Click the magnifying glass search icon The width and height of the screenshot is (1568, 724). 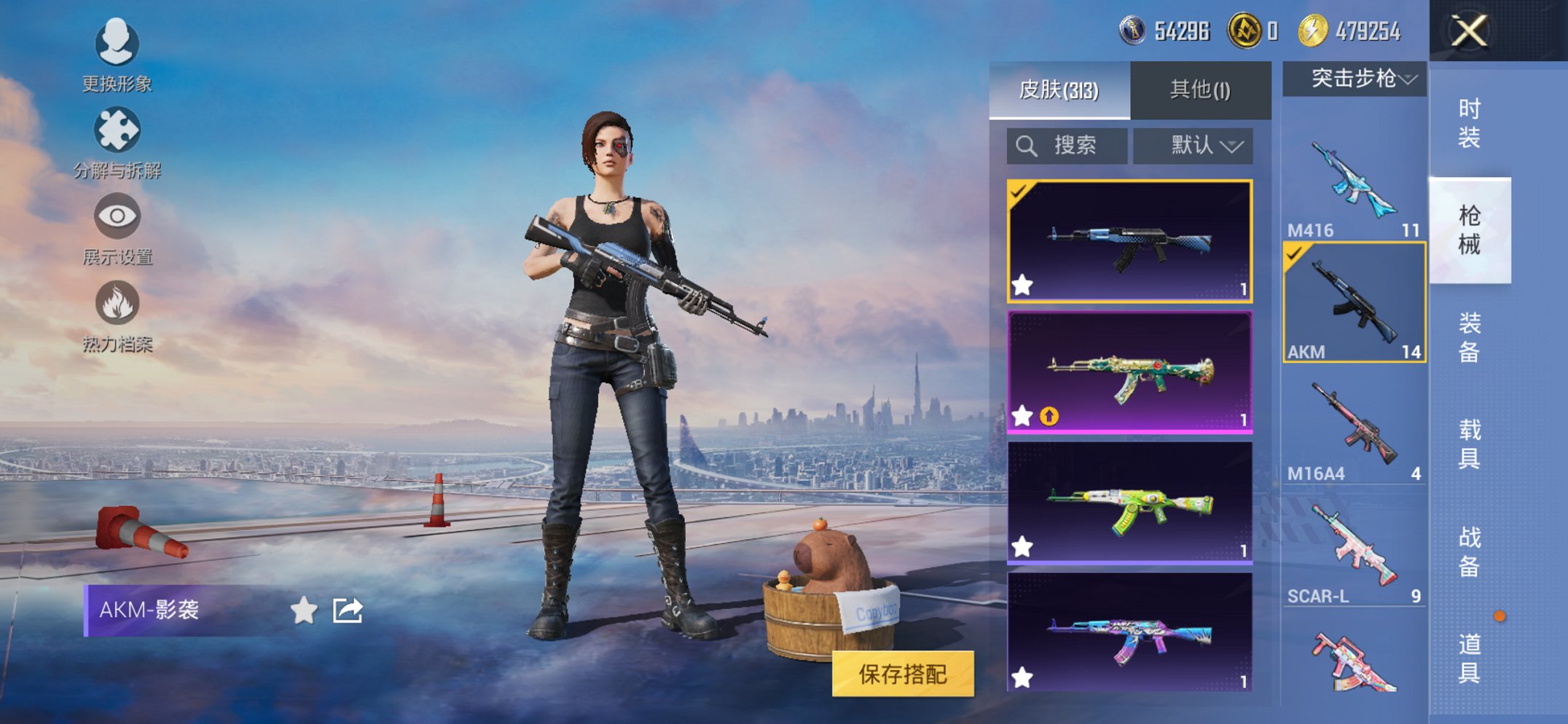pos(1027,144)
